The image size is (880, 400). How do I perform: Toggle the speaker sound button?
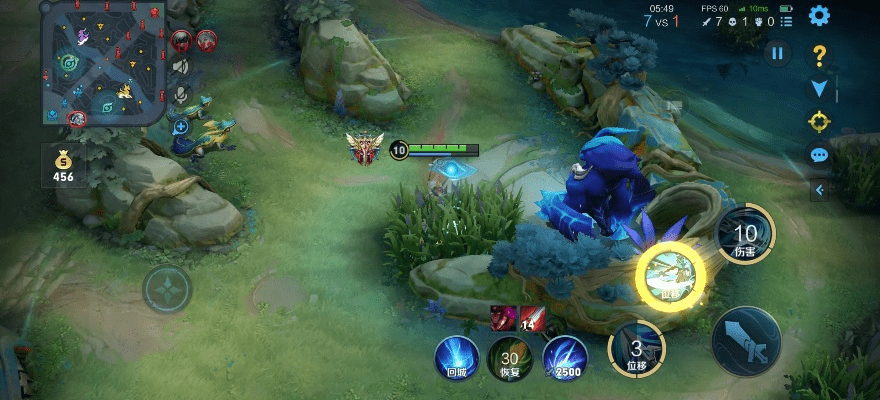pyautogui.click(x=181, y=66)
